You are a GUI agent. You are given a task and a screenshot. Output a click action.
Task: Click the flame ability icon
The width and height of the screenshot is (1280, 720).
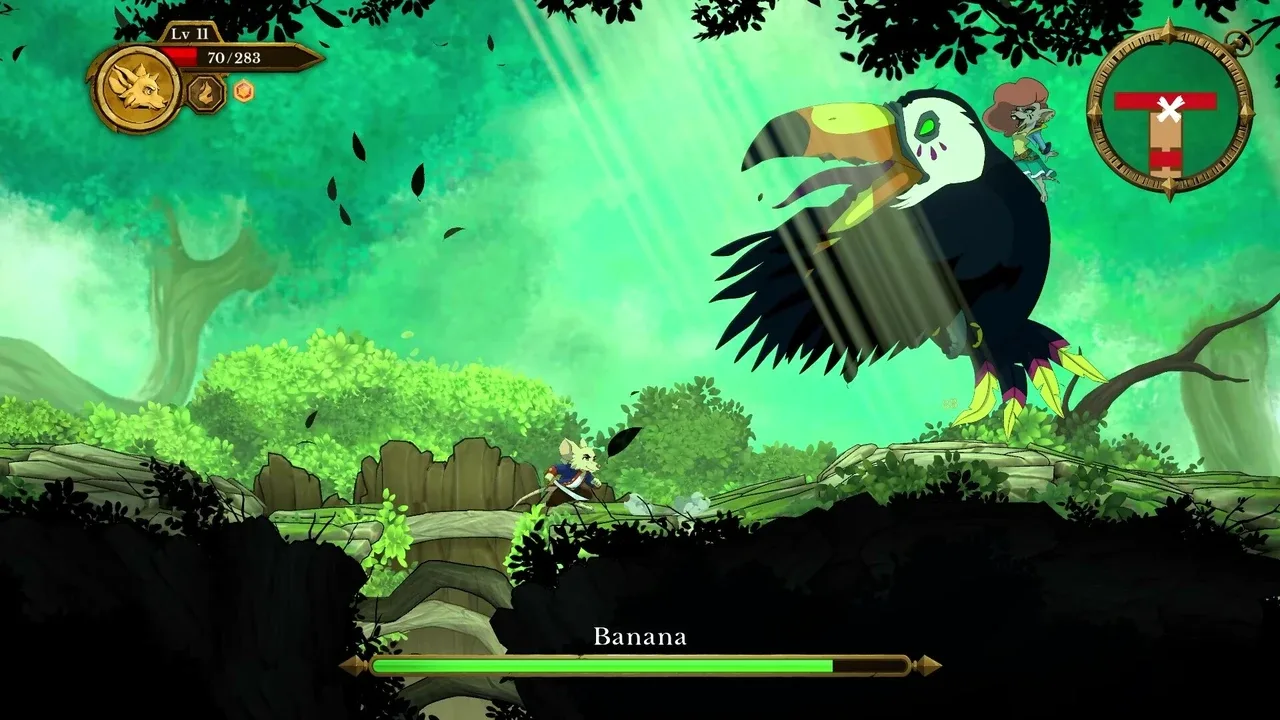205,94
